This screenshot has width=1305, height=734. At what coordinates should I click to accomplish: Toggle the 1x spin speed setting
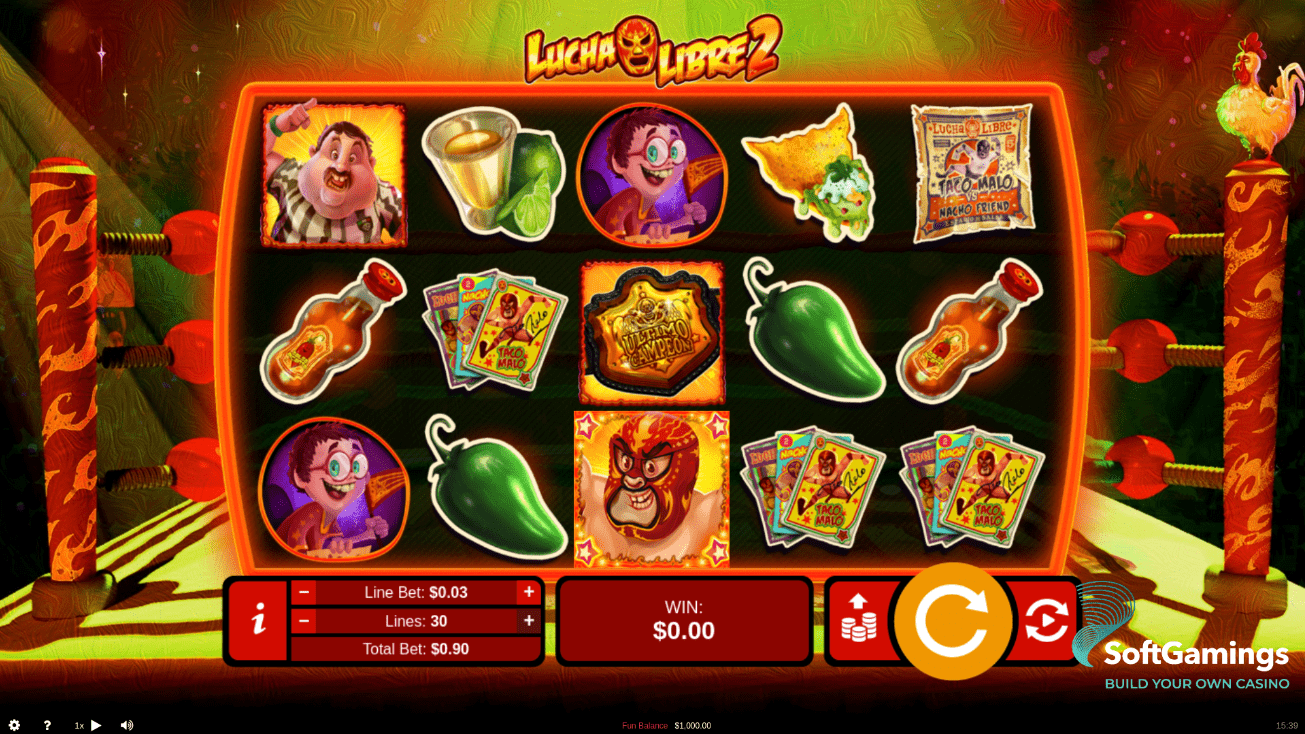point(78,725)
